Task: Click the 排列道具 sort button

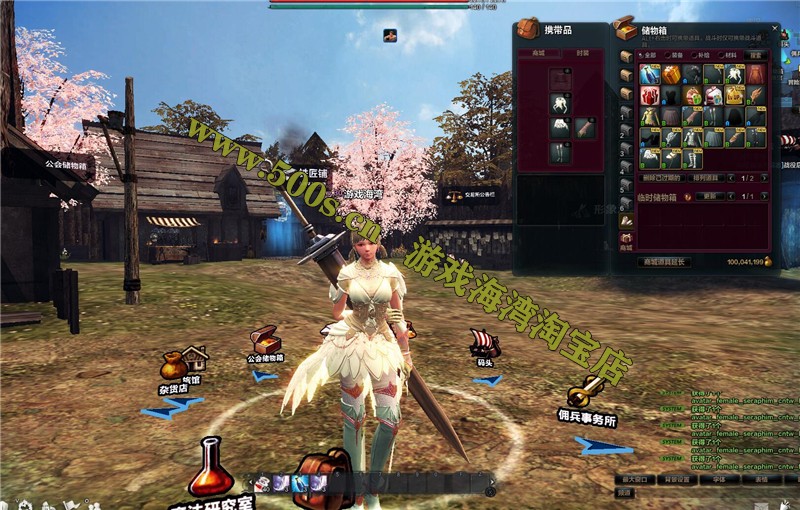Action: 708,177
